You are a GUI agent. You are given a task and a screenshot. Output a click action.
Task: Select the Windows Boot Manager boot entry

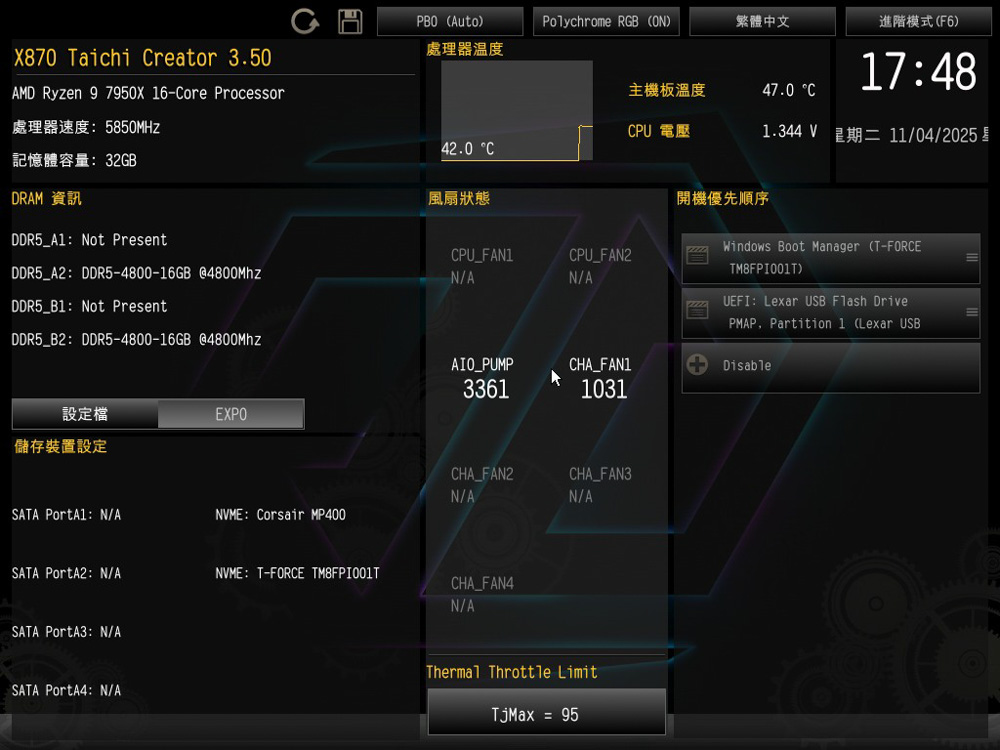(x=830, y=258)
